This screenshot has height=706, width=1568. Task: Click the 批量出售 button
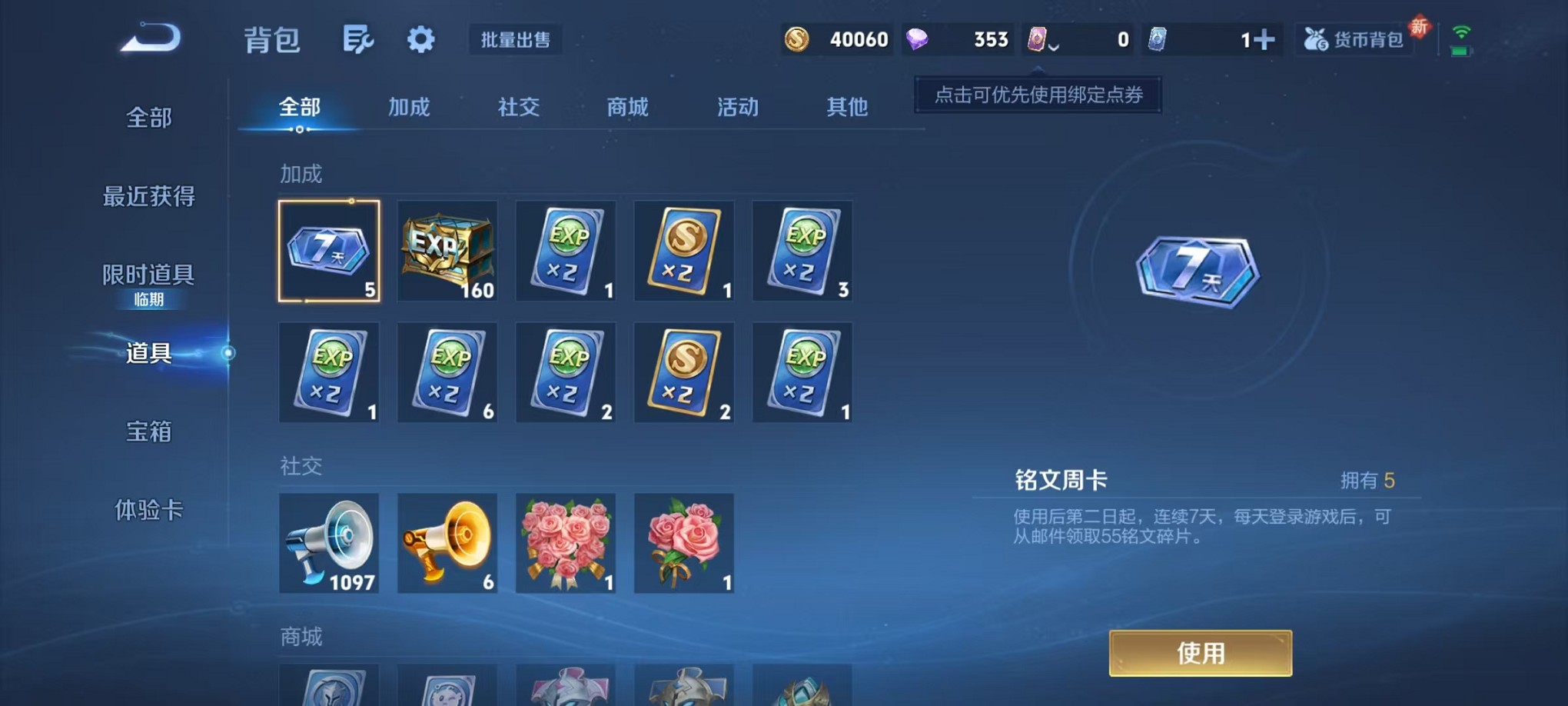[x=516, y=40]
